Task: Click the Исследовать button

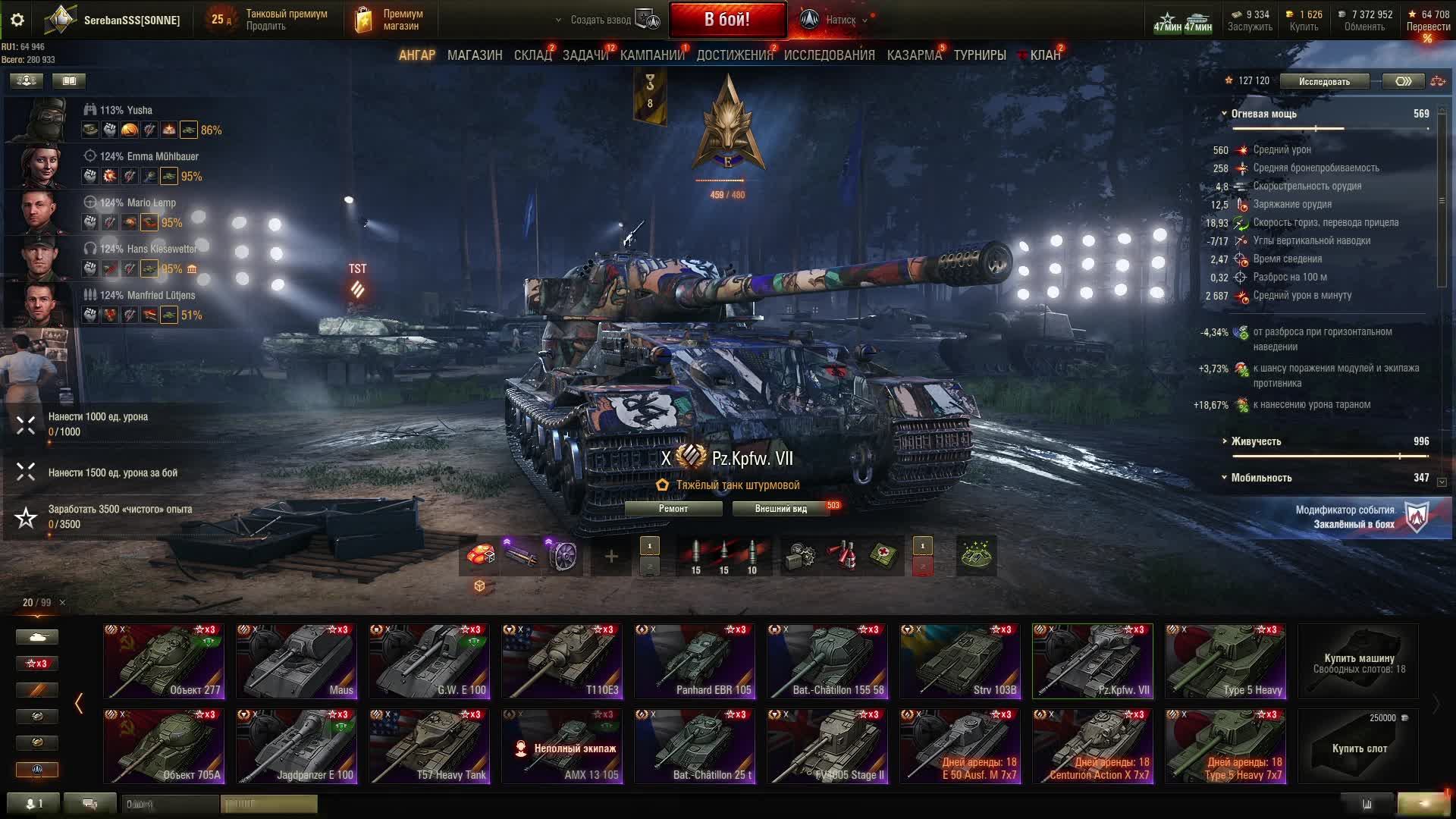Action: click(1323, 81)
